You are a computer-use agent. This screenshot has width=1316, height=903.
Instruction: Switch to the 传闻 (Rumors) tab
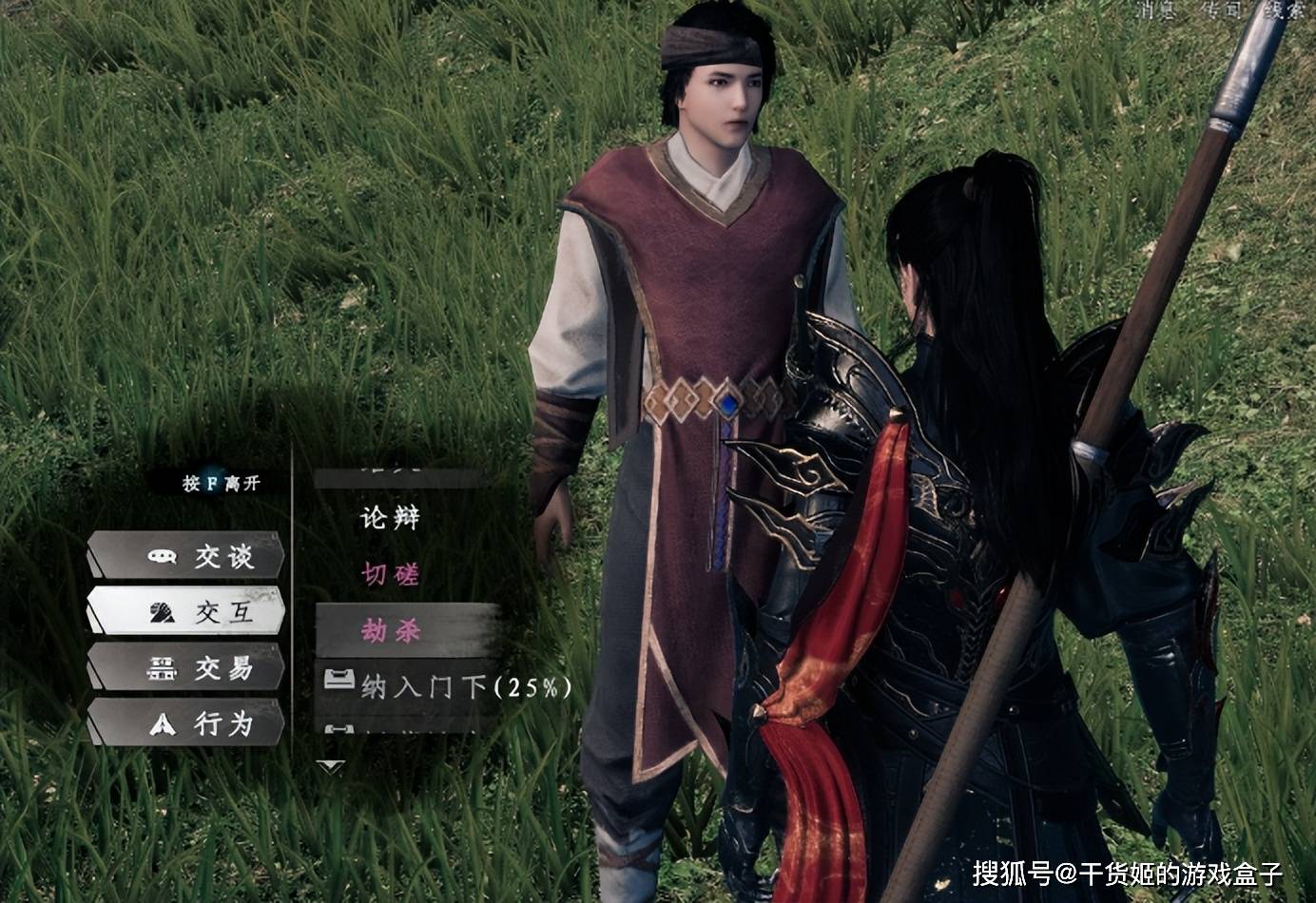coord(1219,10)
